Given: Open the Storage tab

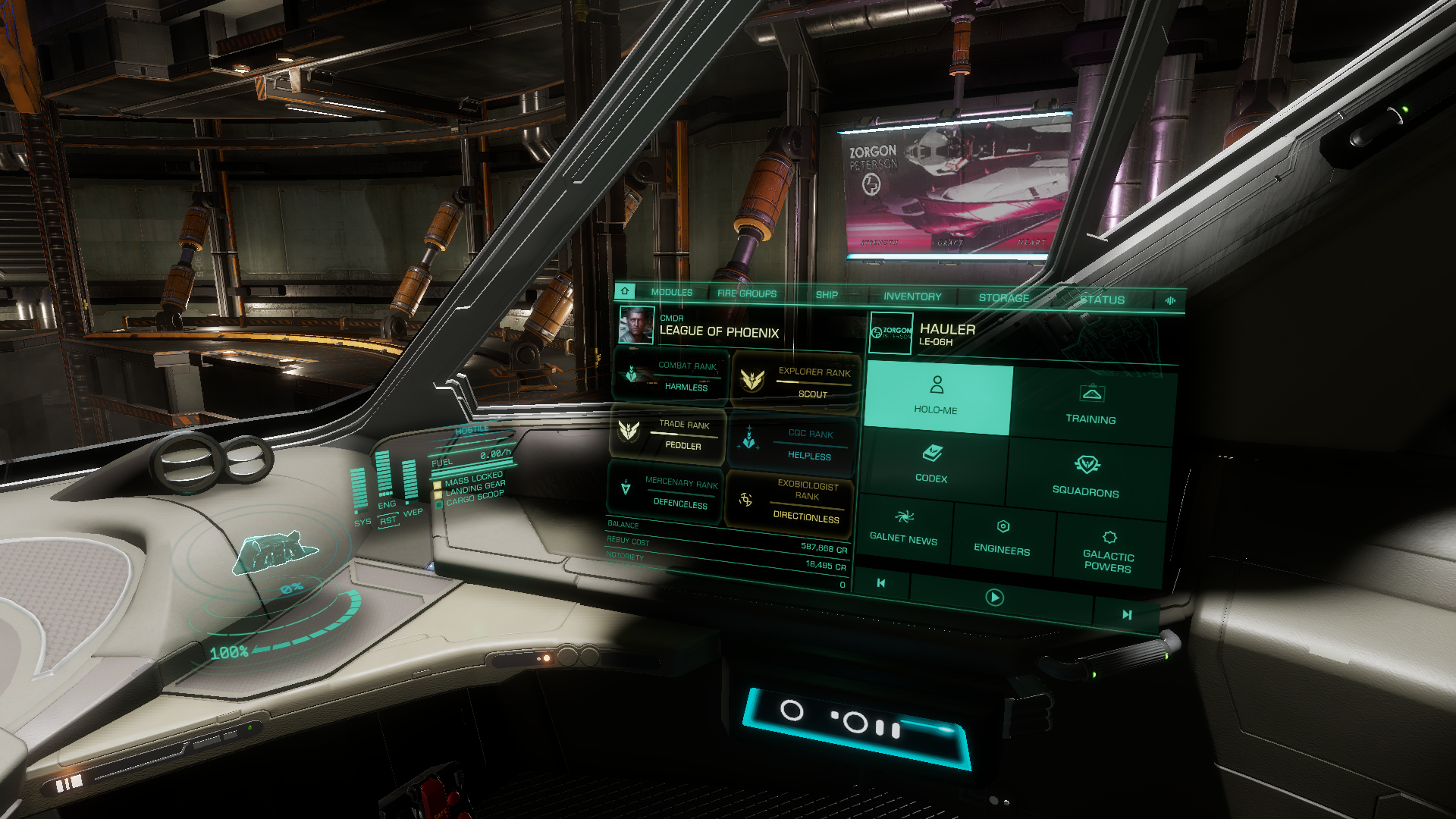Looking at the screenshot, I should [x=1003, y=298].
